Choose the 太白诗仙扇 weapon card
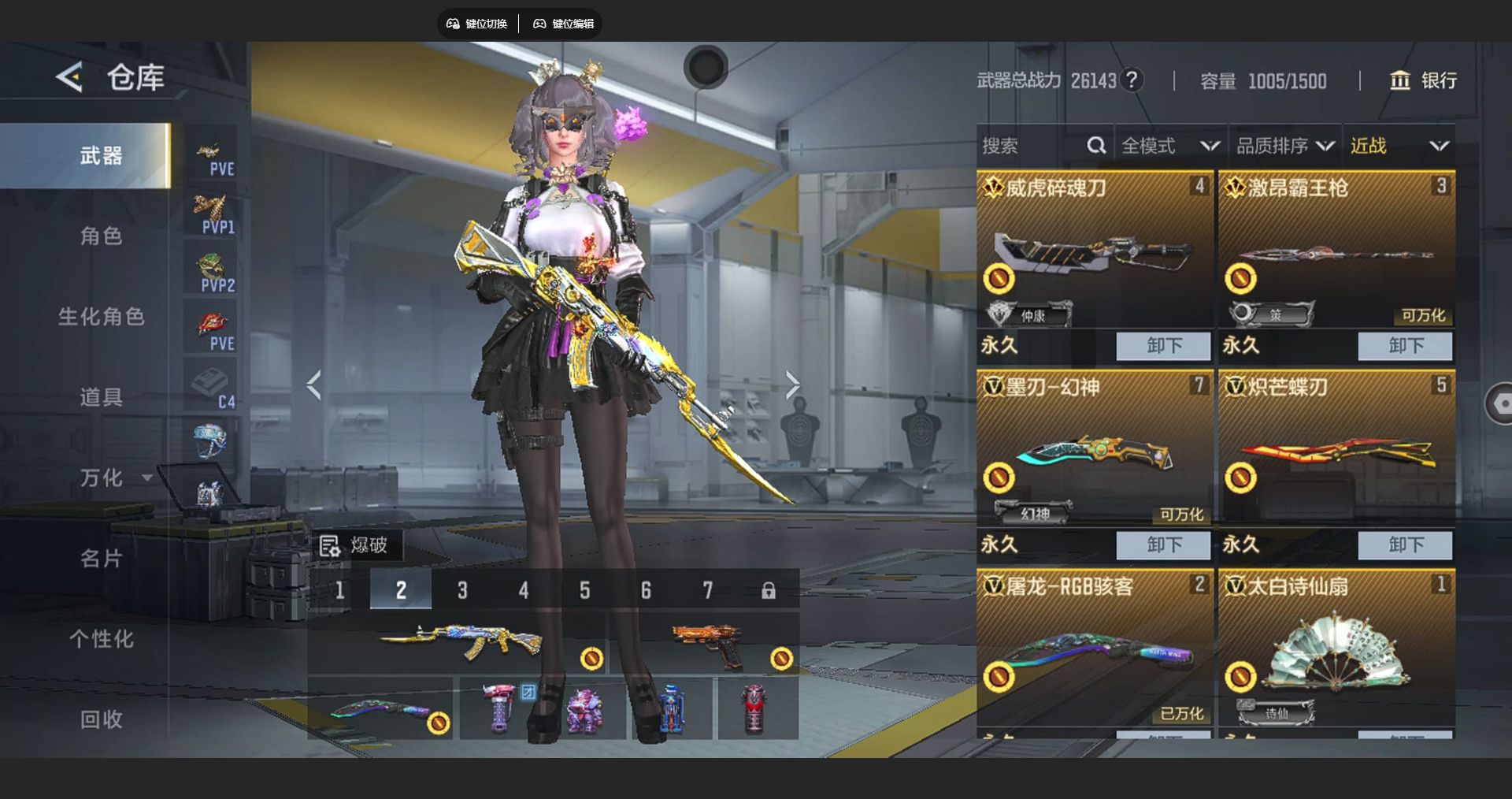 point(1336,650)
